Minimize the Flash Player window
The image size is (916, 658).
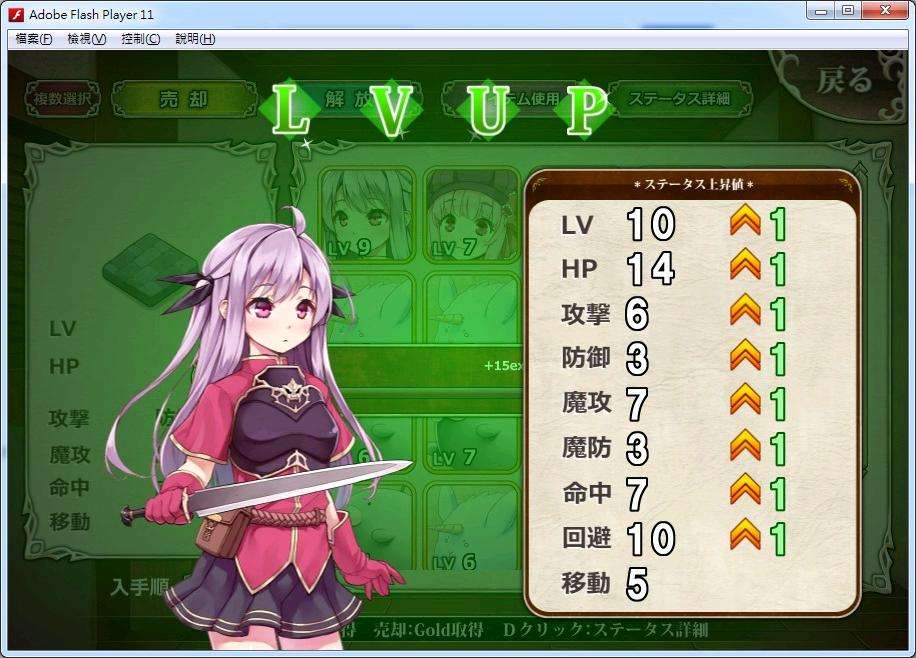point(821,11)
